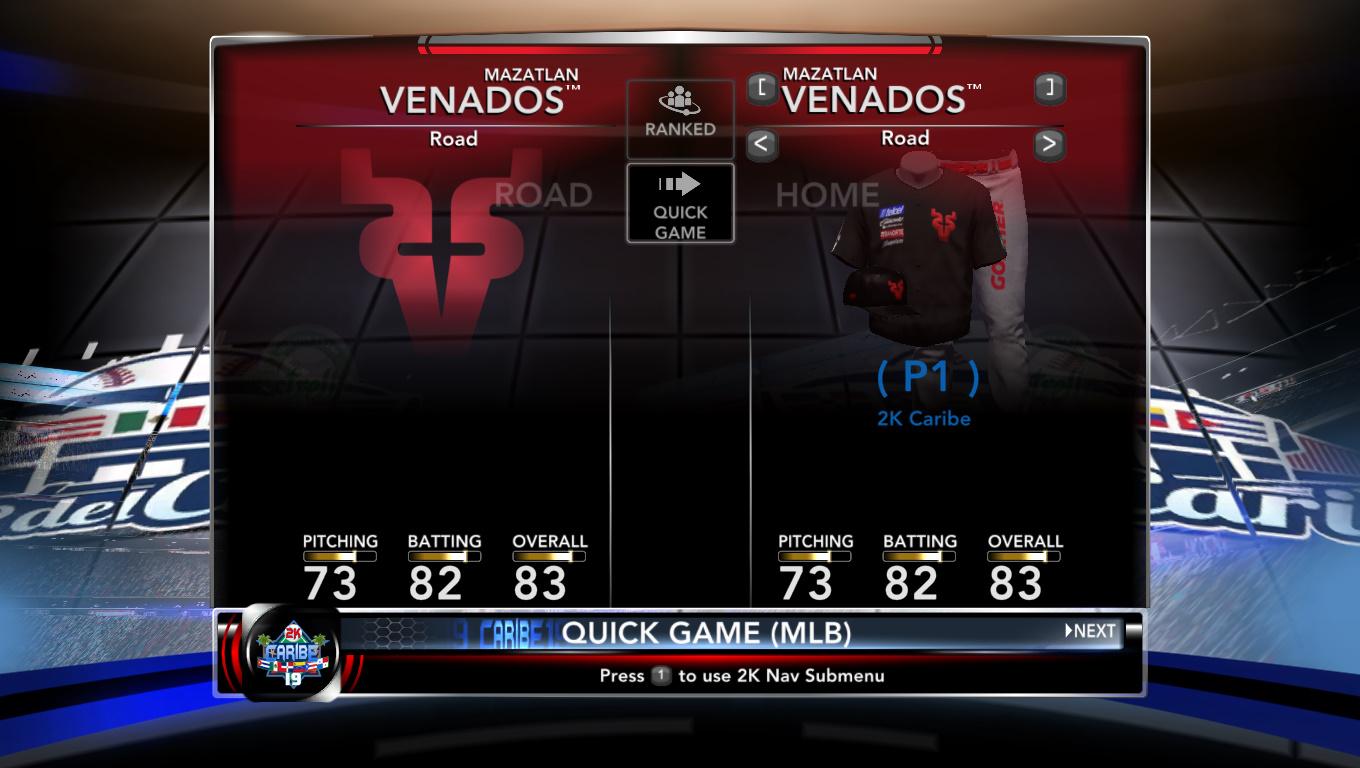Image resolution: width=1360 pixels, height=768 pixels.
Task: Select the Ranked match option
Action: pos(680,116)
